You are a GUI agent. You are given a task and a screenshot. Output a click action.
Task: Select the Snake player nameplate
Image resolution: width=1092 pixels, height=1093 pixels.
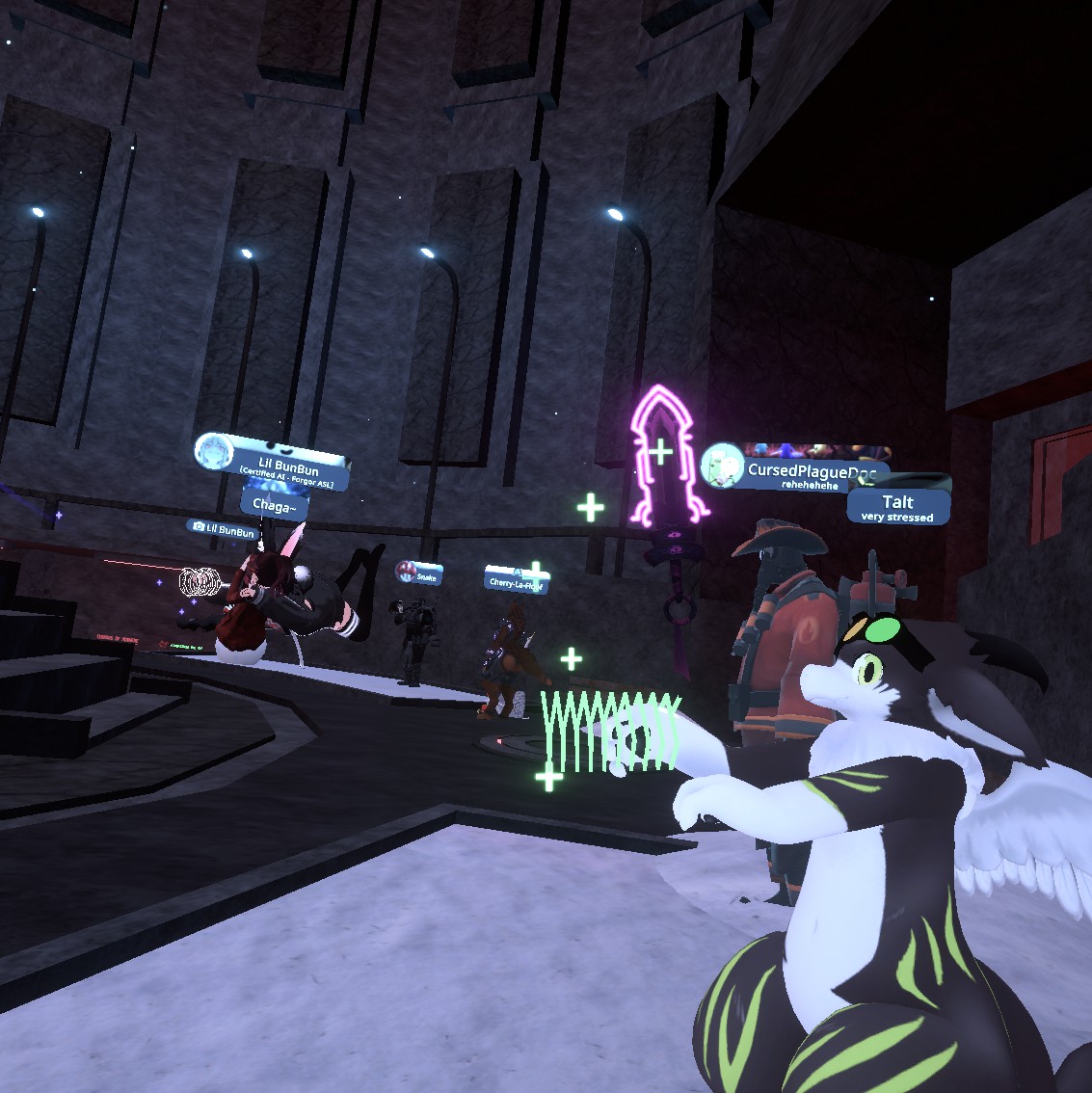click(x=419, y=573)
